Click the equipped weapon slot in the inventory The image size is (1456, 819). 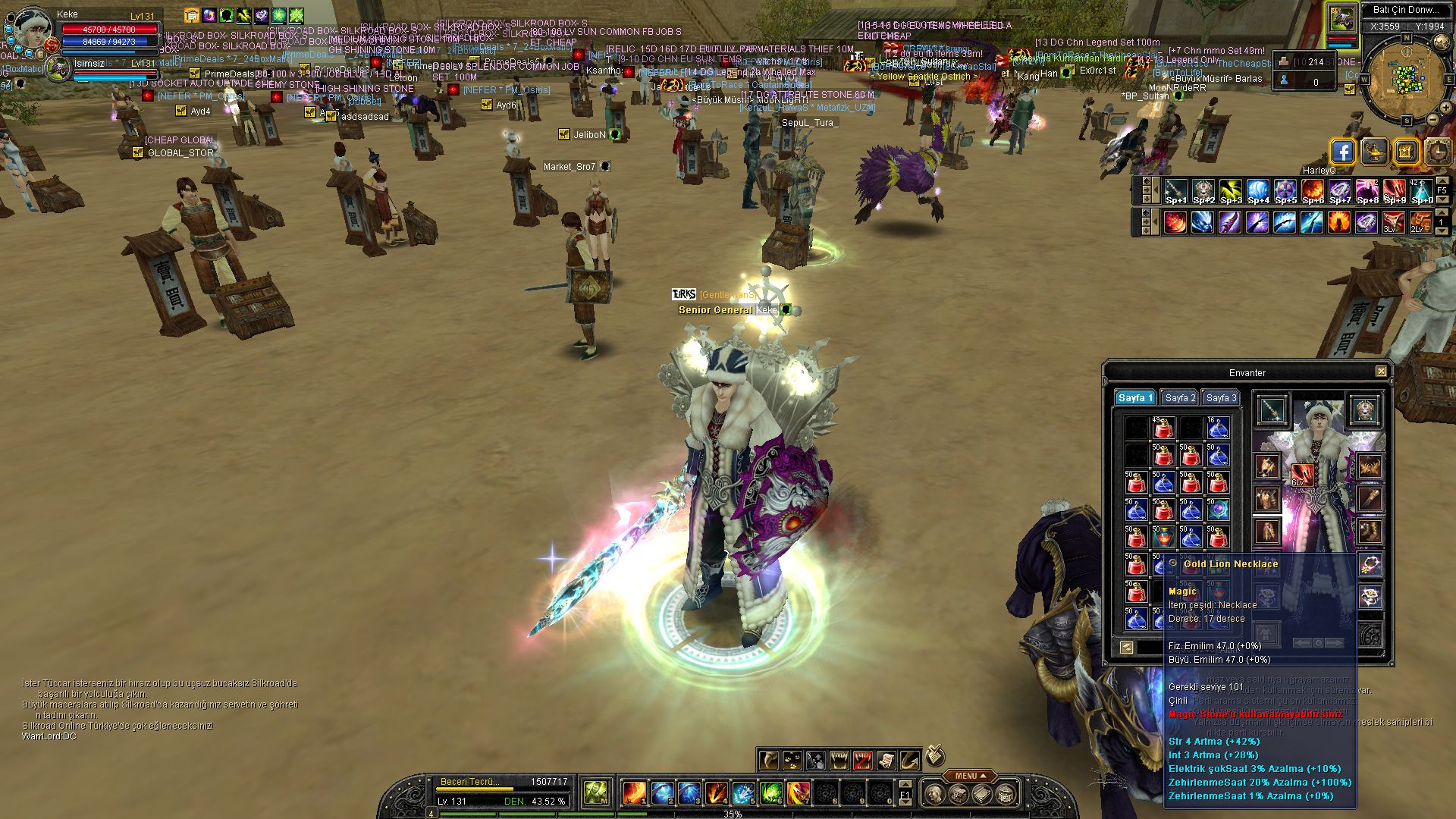point(1272,410)
